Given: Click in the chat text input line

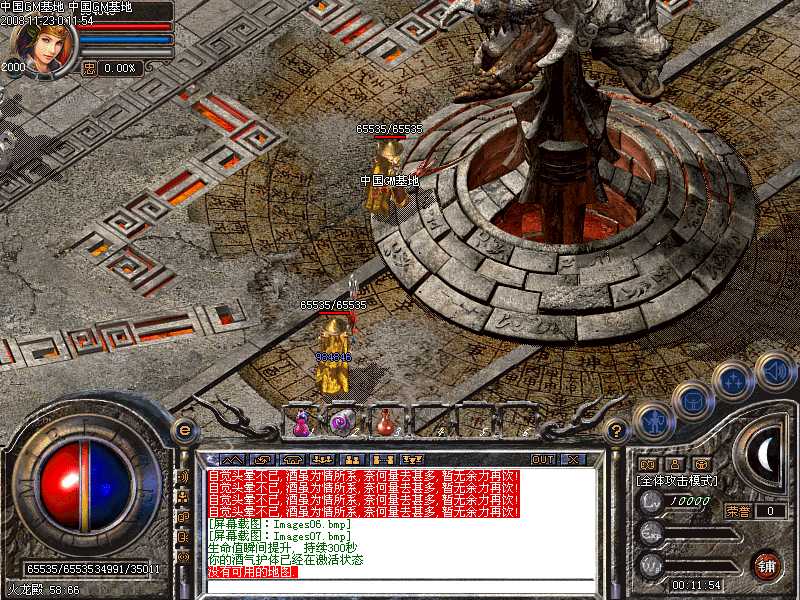Looking at the screenshot, I should point(400,585).
